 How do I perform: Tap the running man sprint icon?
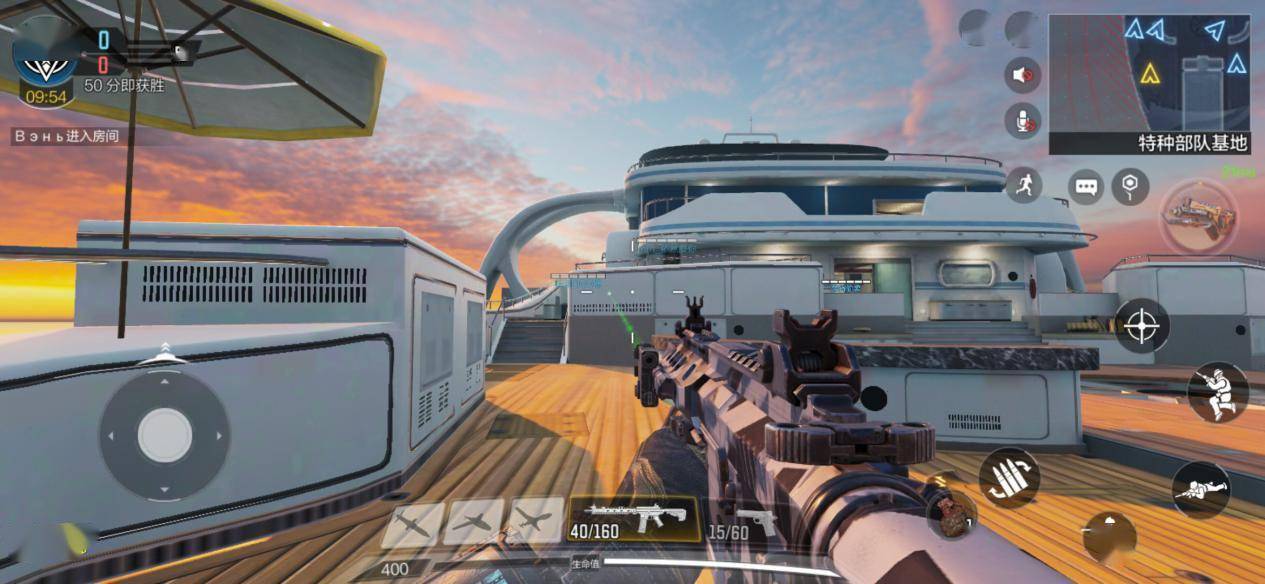[1024, 184]
